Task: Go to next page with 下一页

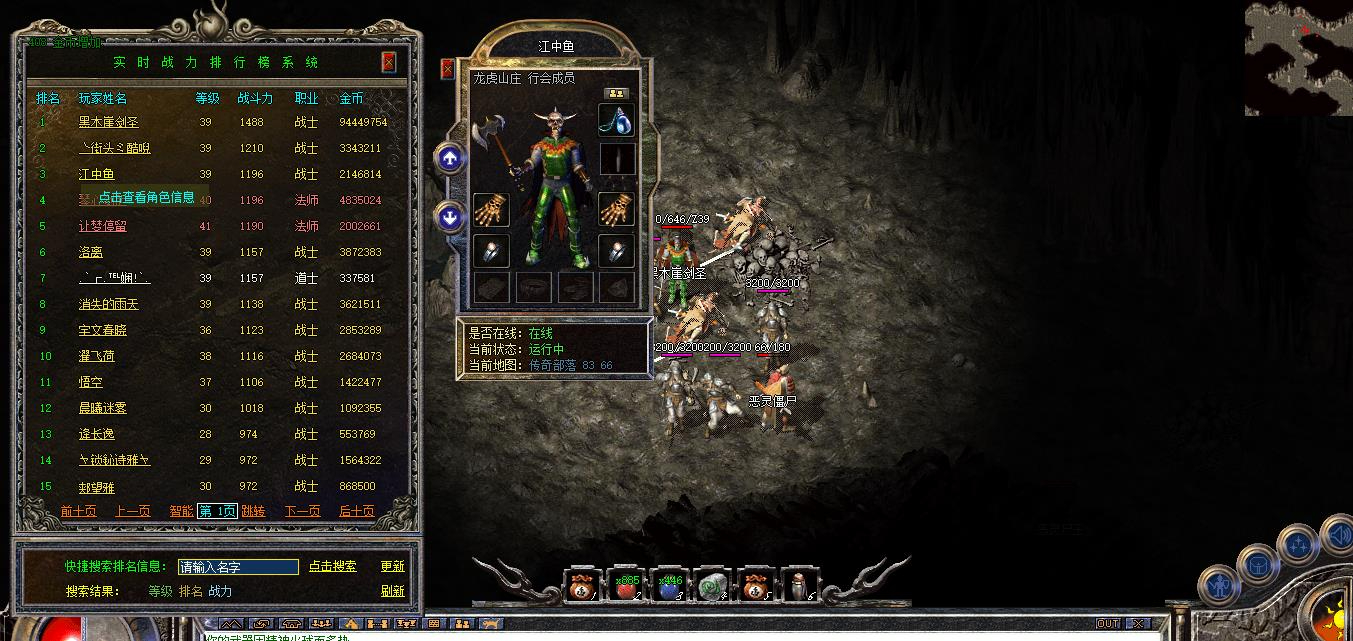Action: tap(302, 511)
